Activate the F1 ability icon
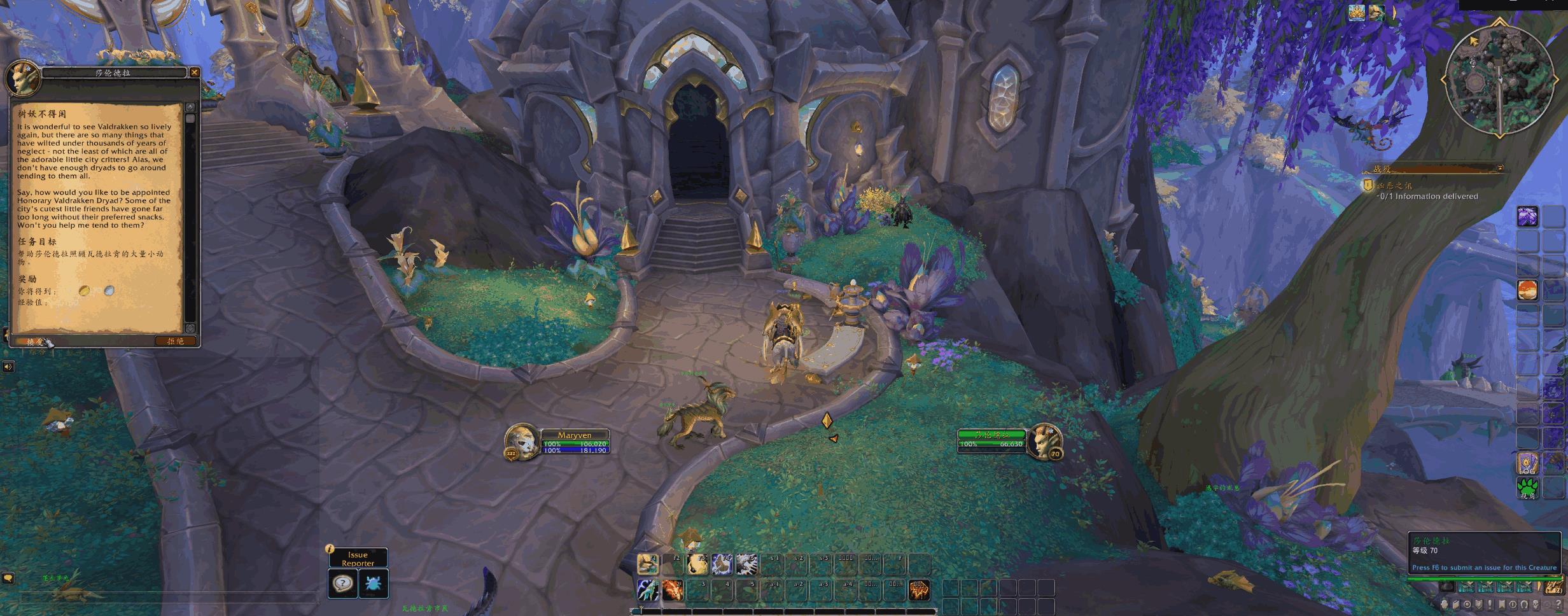The height and width of the screenshot is (616, 1568). click(x=648, y=564)
